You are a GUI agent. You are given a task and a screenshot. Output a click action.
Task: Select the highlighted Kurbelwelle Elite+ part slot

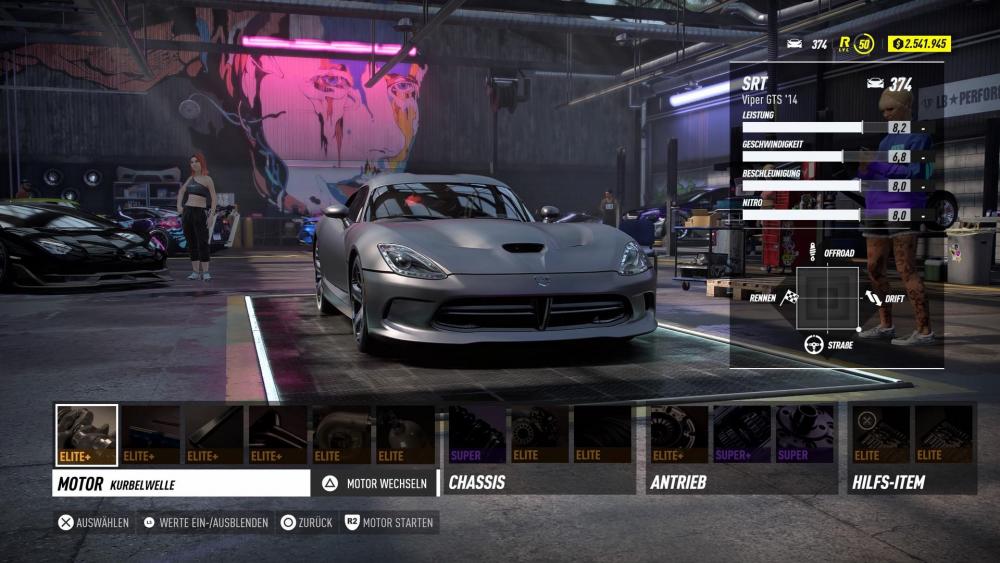coord(86,434)
